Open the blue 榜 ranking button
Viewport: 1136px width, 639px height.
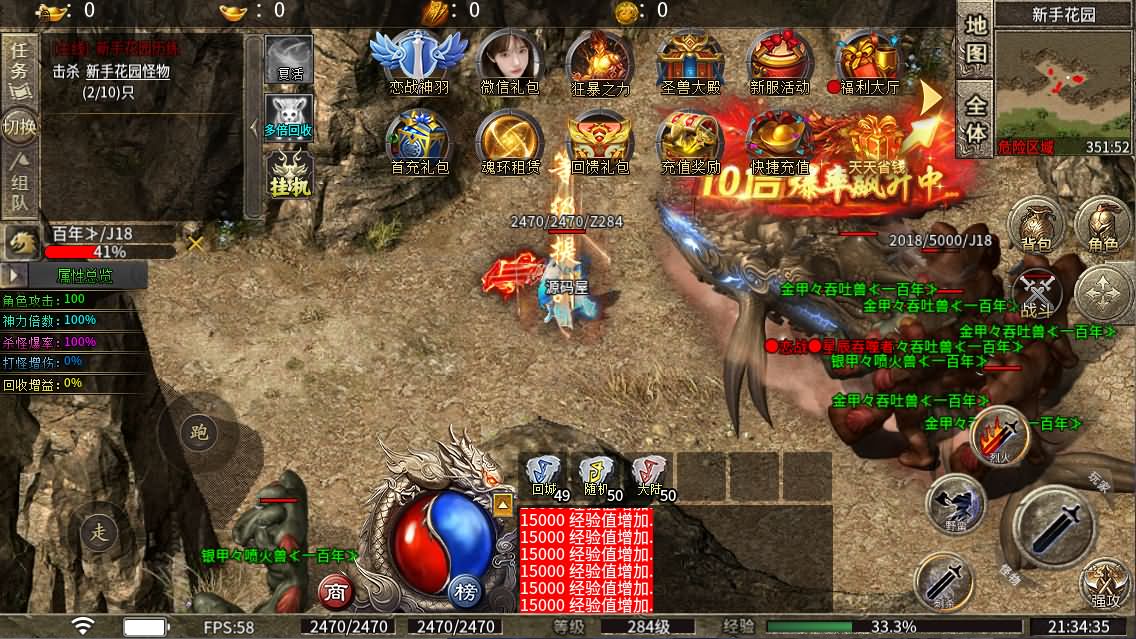click(x=466, y=591)
